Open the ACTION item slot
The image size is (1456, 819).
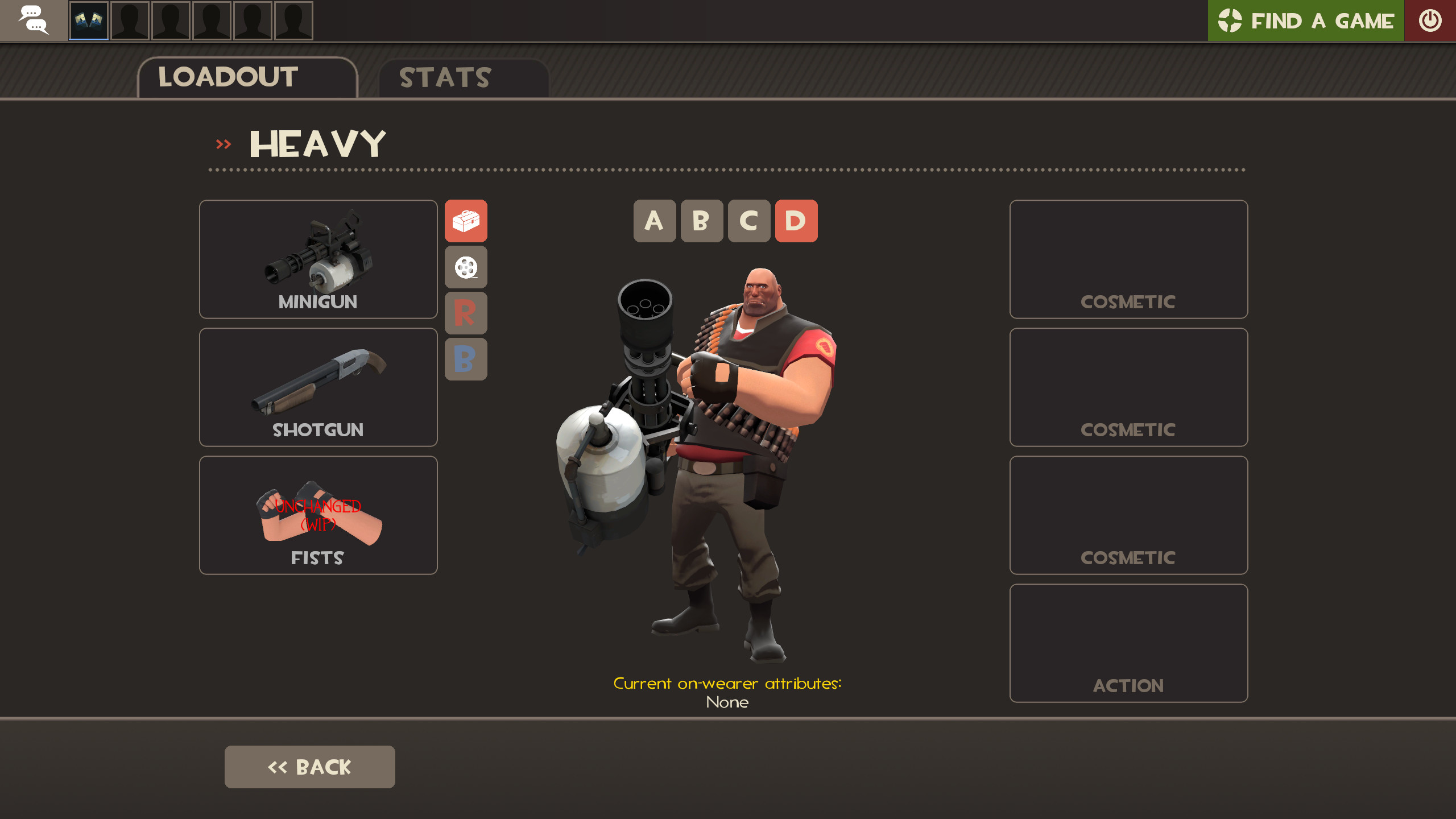click(x=1128, y=643)
